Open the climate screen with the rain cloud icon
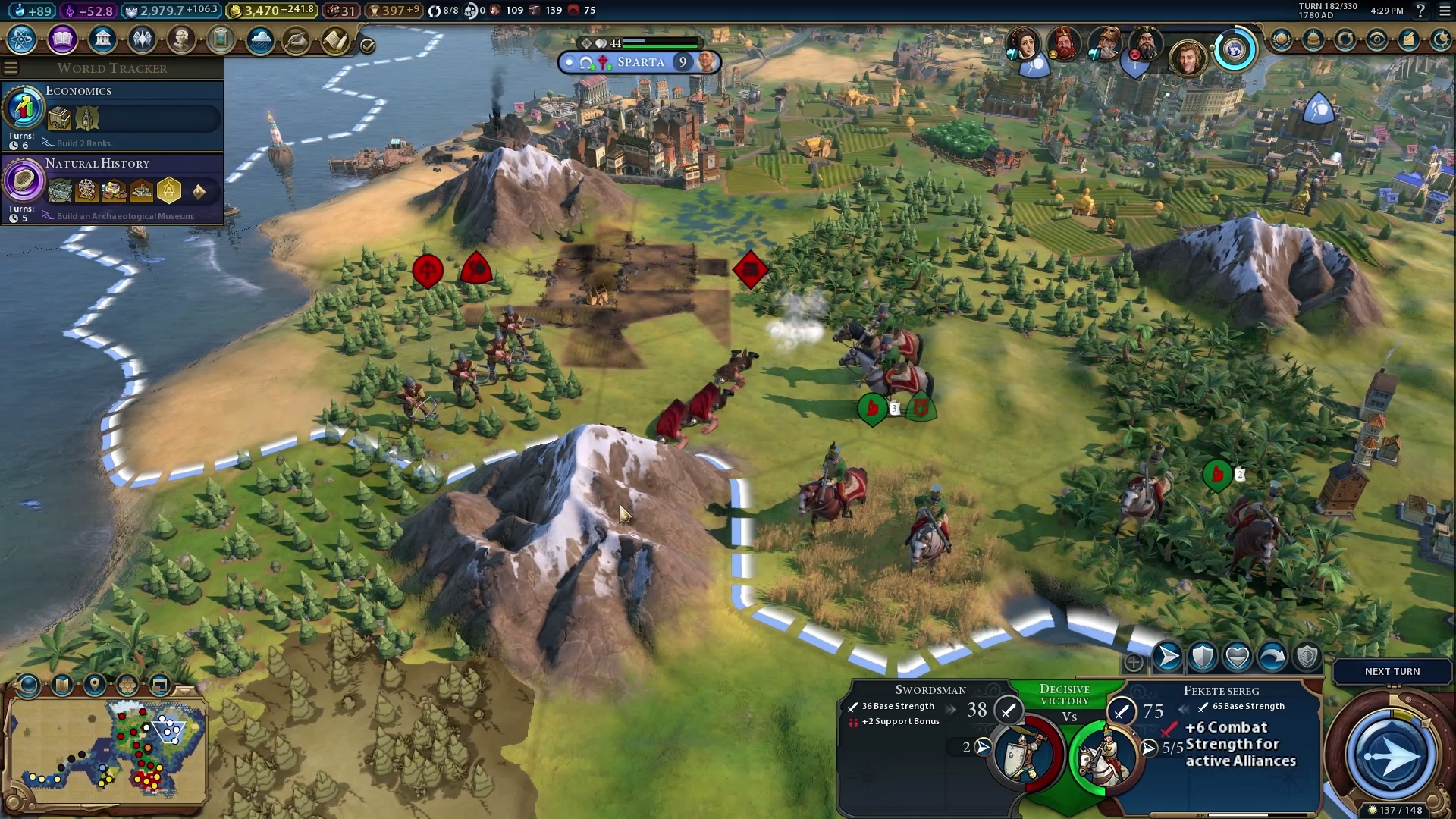 pyautogui.click(x=260, y=39)
